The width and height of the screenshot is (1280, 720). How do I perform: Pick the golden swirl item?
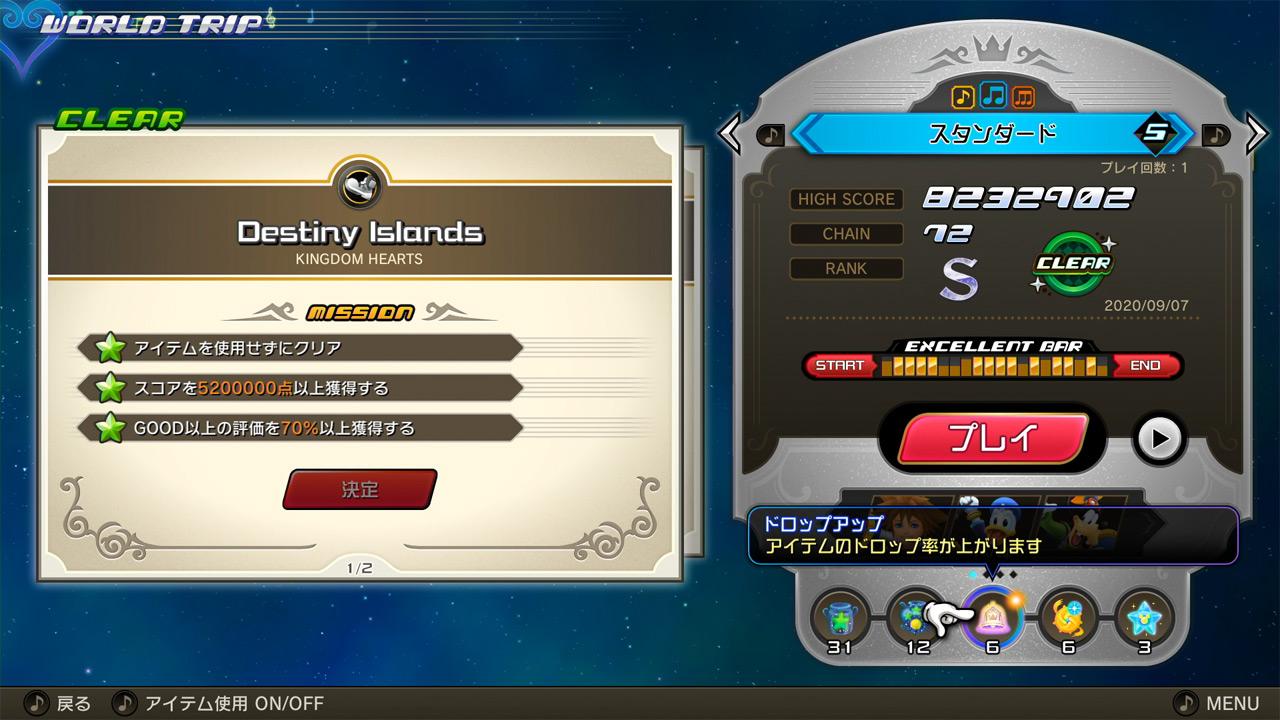[x=1068, y=617]
